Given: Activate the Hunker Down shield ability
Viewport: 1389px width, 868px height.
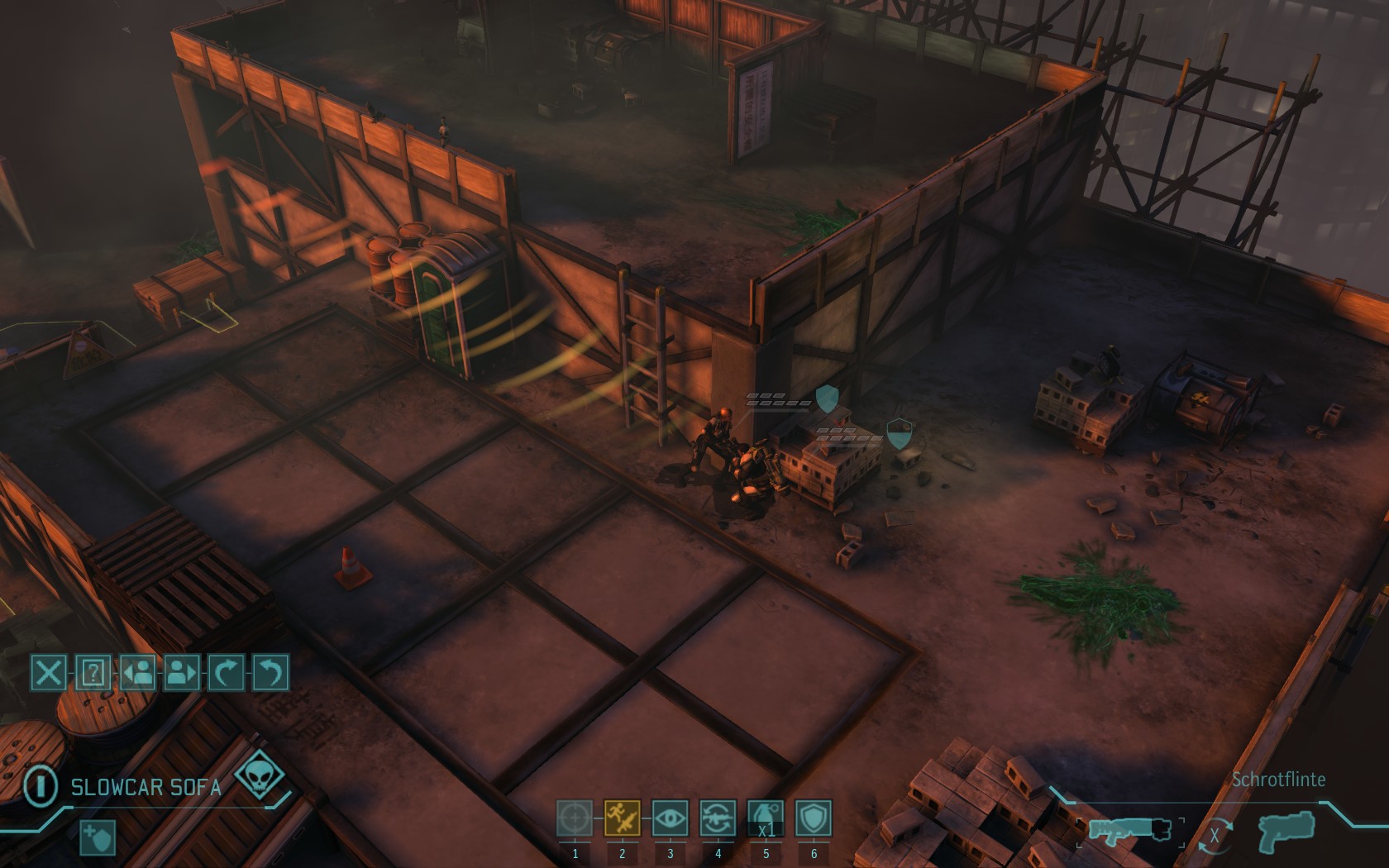Looking at the screenshot, I should pos(814,818).
